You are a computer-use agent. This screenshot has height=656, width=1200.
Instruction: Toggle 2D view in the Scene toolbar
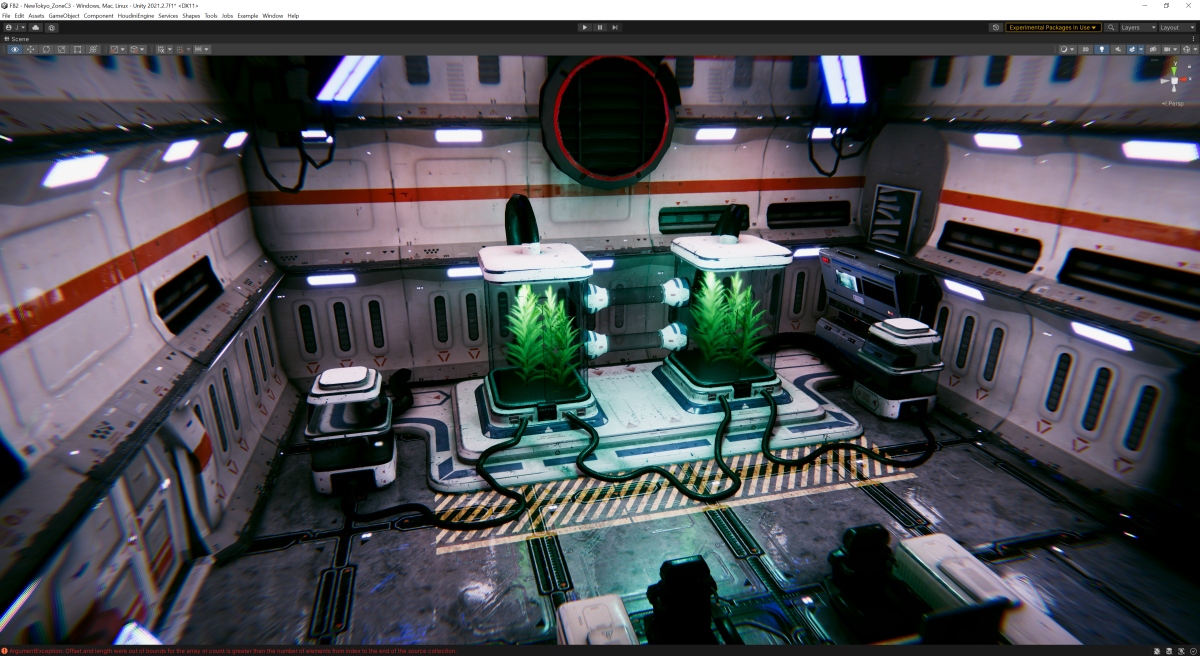coord(1087,49)
